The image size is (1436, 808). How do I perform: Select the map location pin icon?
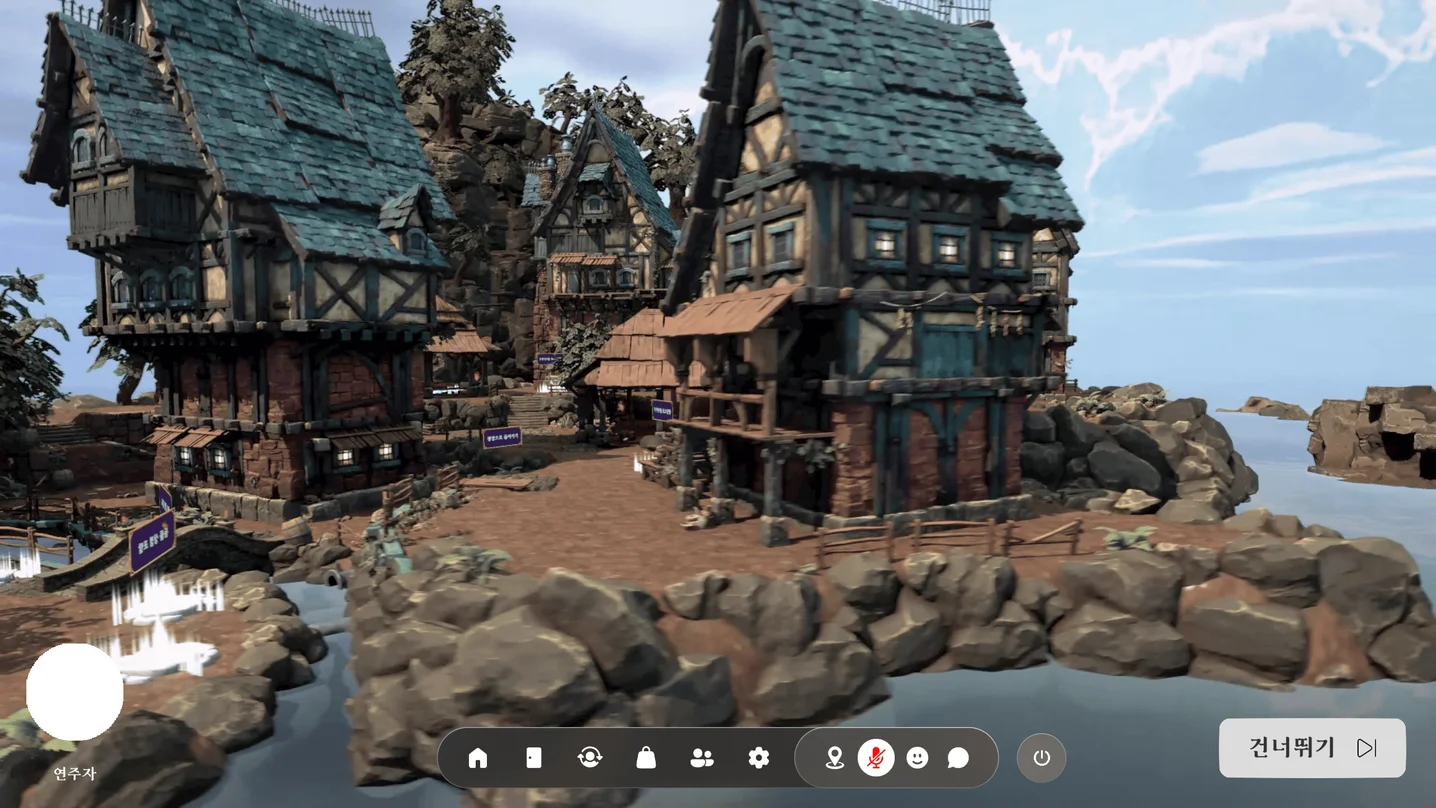click(x=834, y=758)
